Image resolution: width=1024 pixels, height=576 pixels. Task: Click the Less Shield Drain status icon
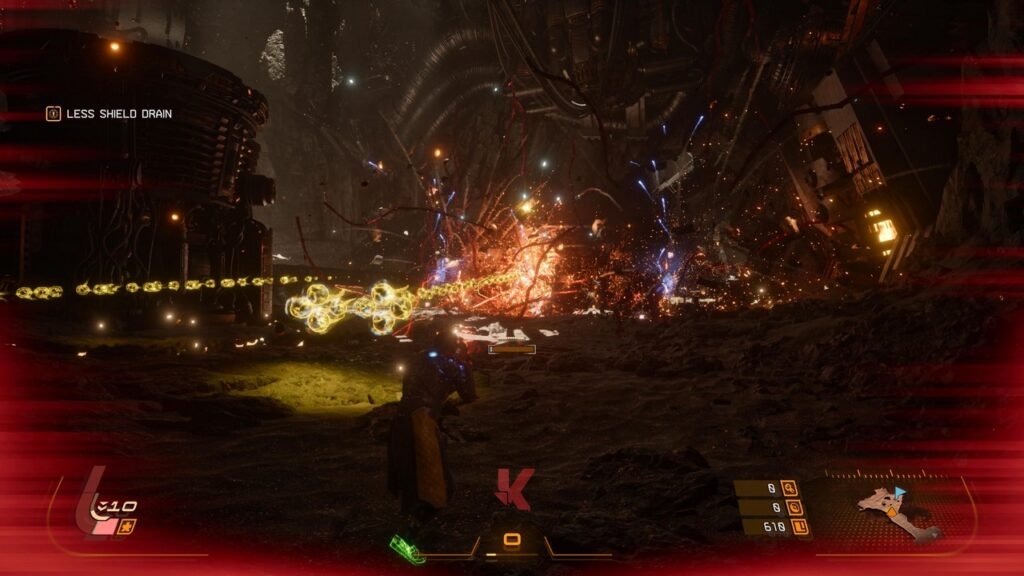(53, 114)
